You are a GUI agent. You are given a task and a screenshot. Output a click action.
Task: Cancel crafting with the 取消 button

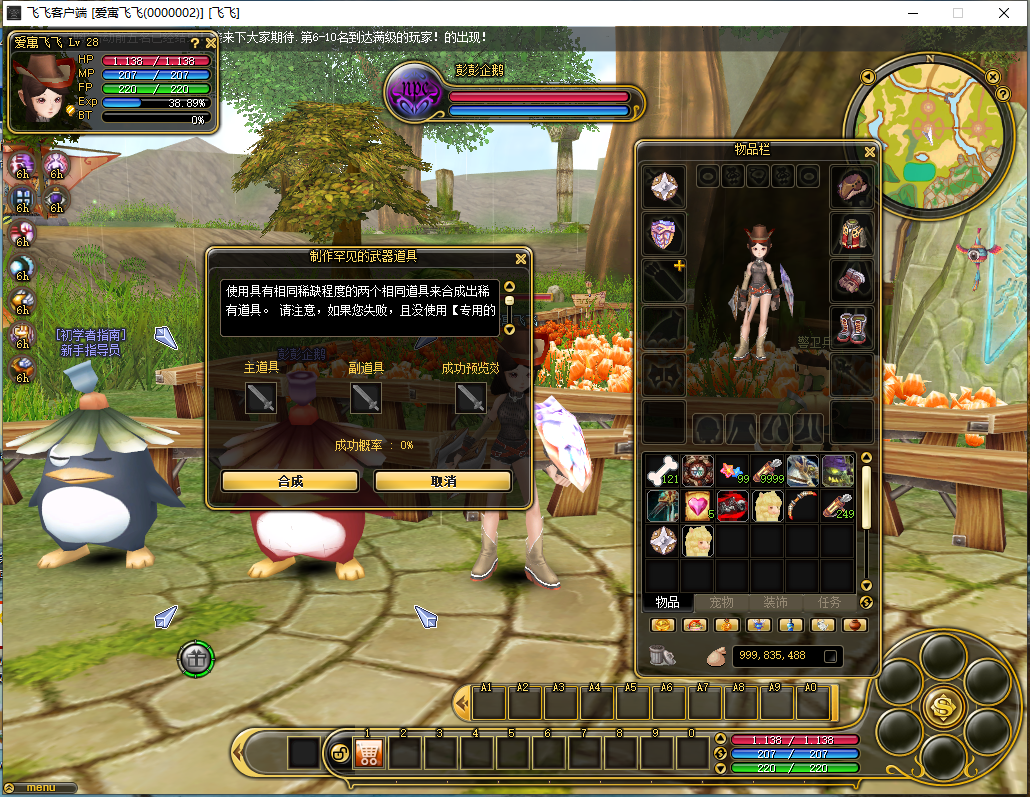pos(443,481)
